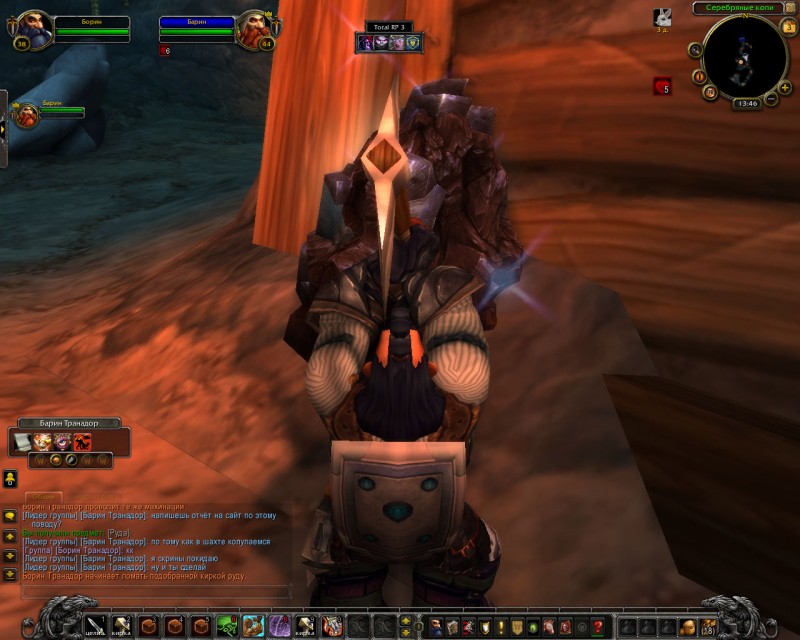800x640 pixels.
Task: Click the red heart debuff icon
Action: tap(662, 86)
